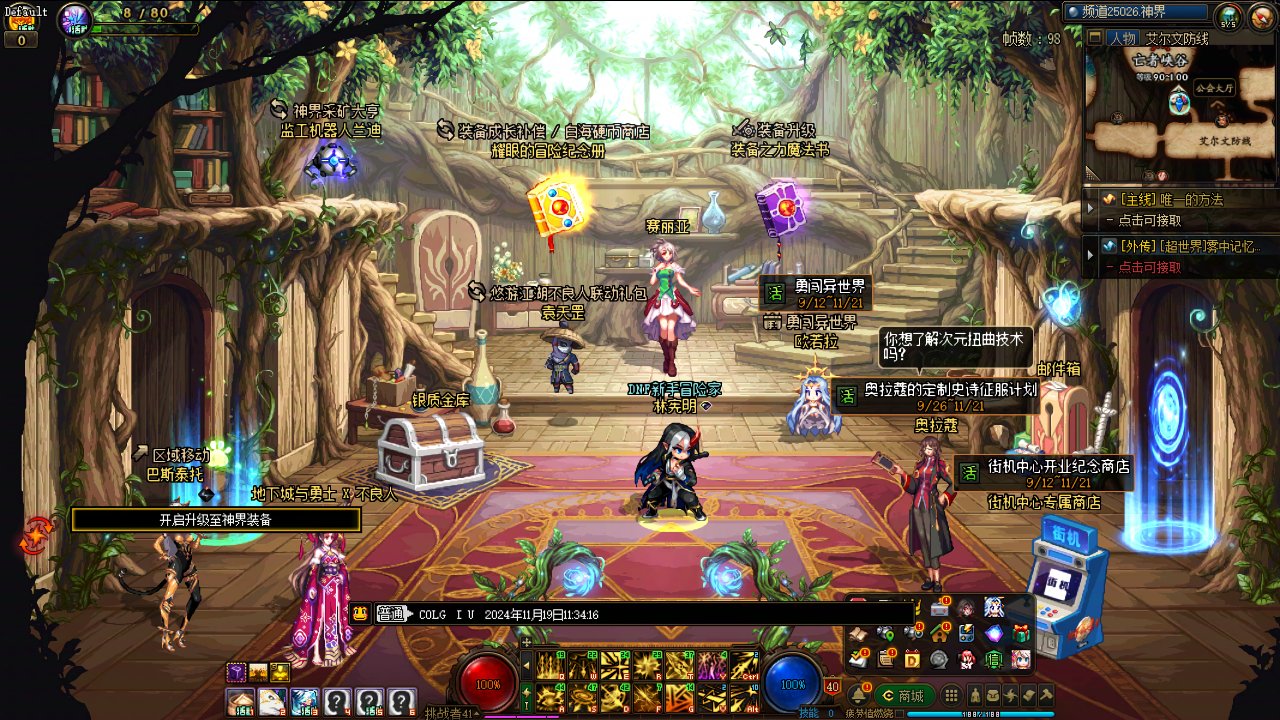This screenshot has height=720, width=1280.
Task: Open the hammer icon in bottom bar
Action: click(1046, 696)
